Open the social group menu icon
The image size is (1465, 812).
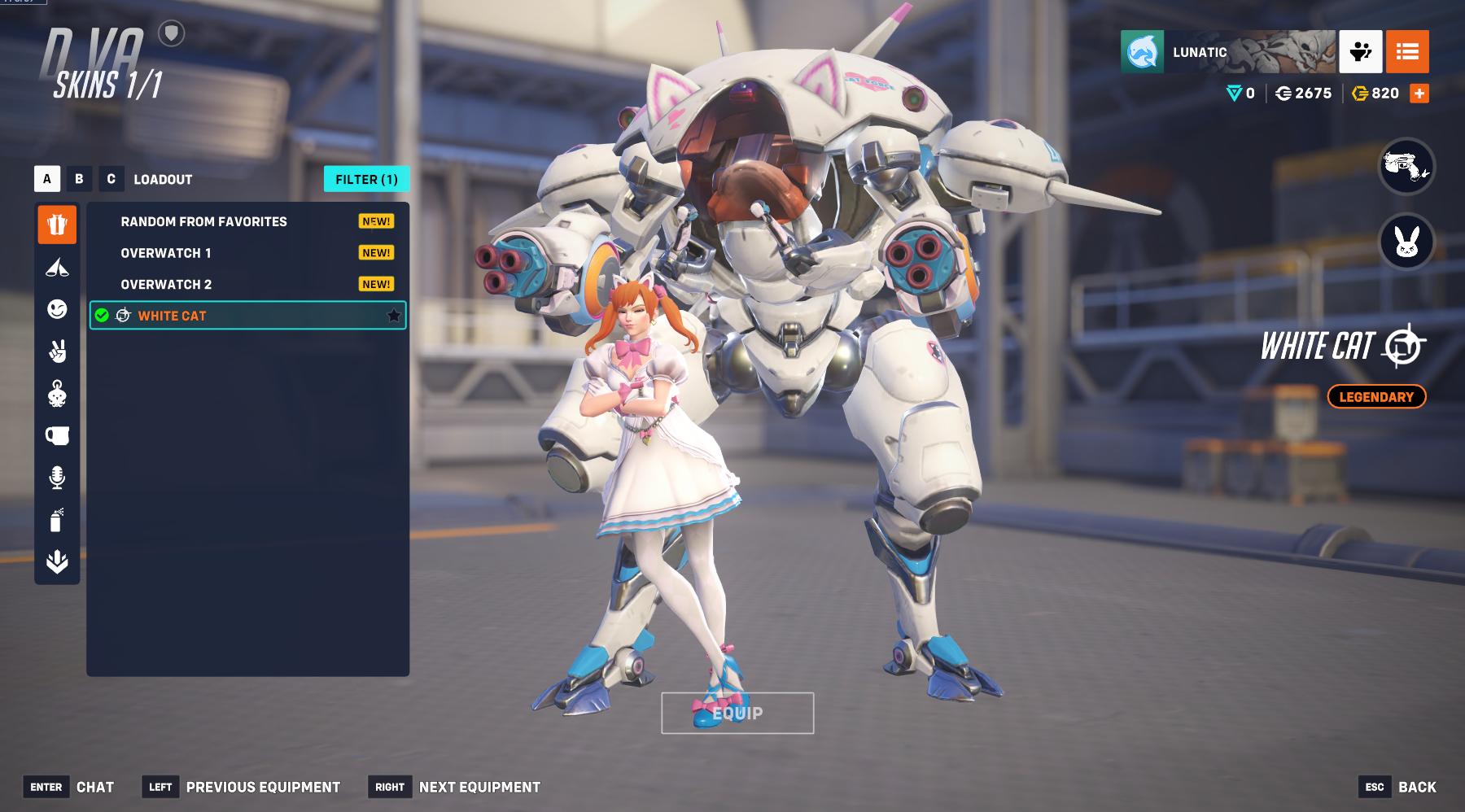click(x=1361, y=52)
